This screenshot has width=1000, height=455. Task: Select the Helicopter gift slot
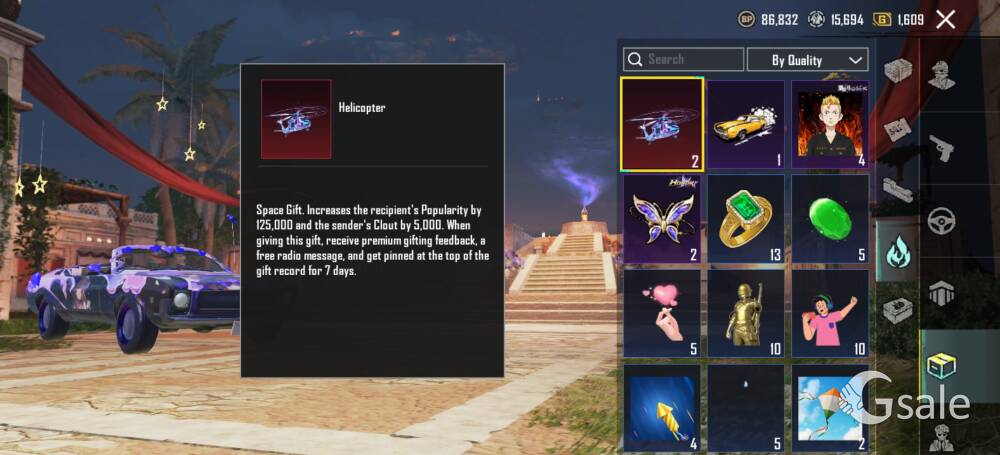[662, 124]
